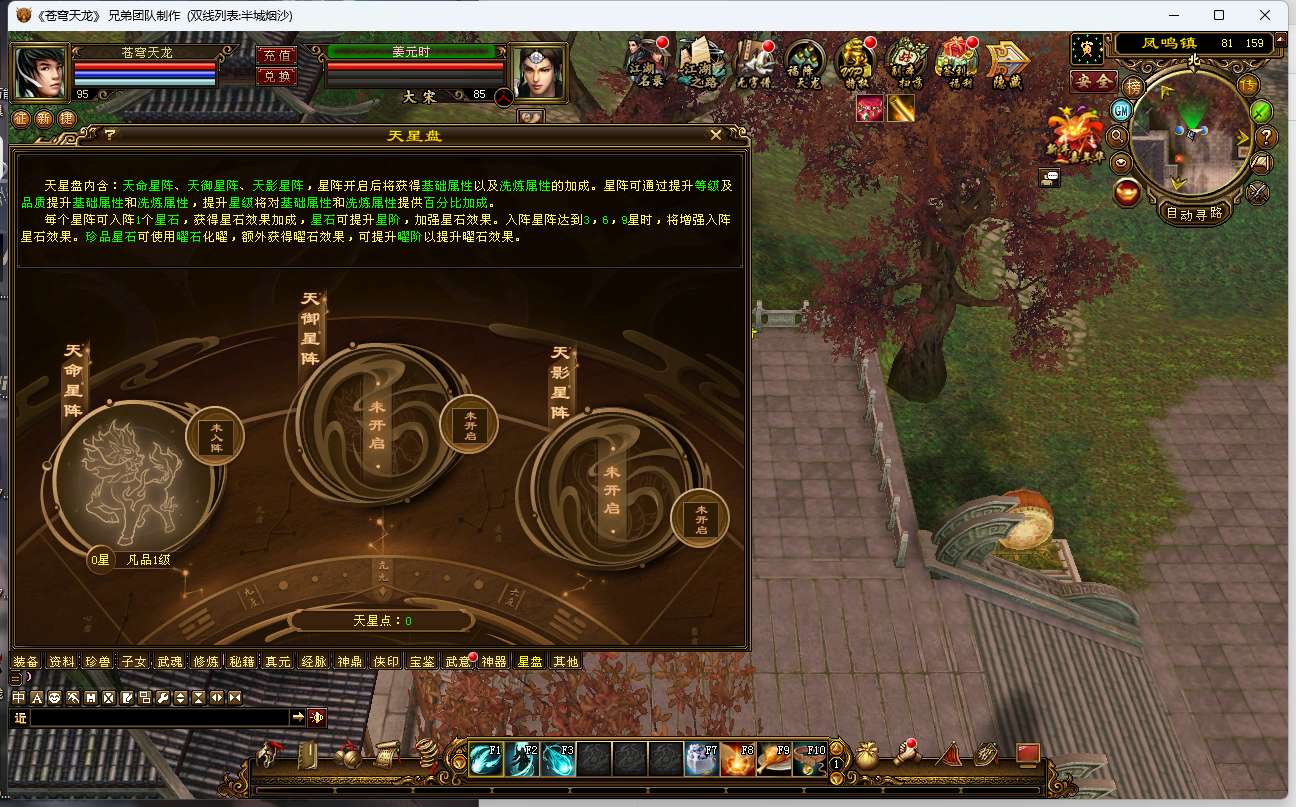
Task: Switch to the 武魂 tab
Action: 170,661
